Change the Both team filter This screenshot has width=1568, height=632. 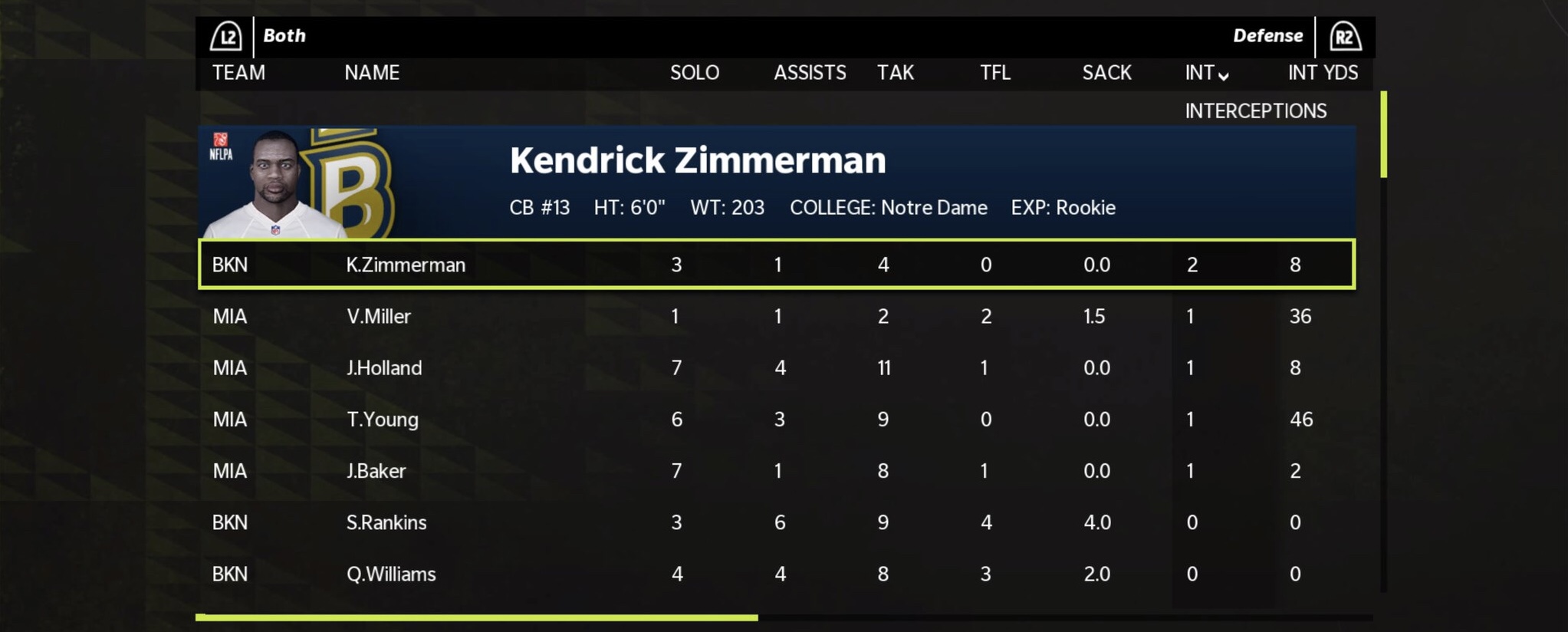284,36
